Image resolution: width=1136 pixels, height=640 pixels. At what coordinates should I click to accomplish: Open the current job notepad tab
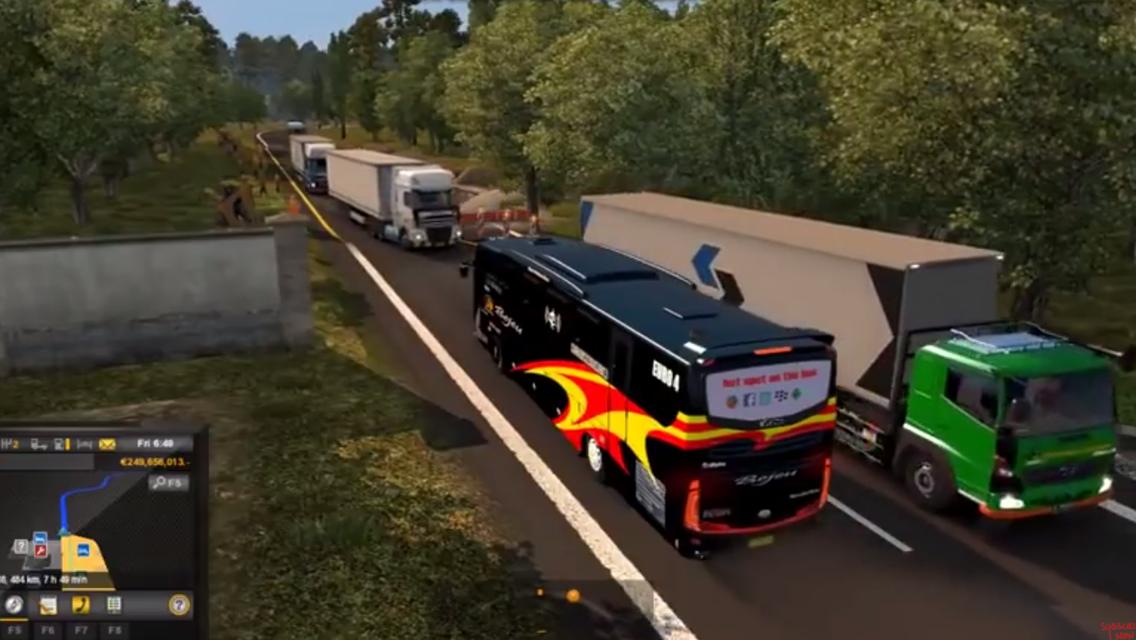tap(47, 604)
